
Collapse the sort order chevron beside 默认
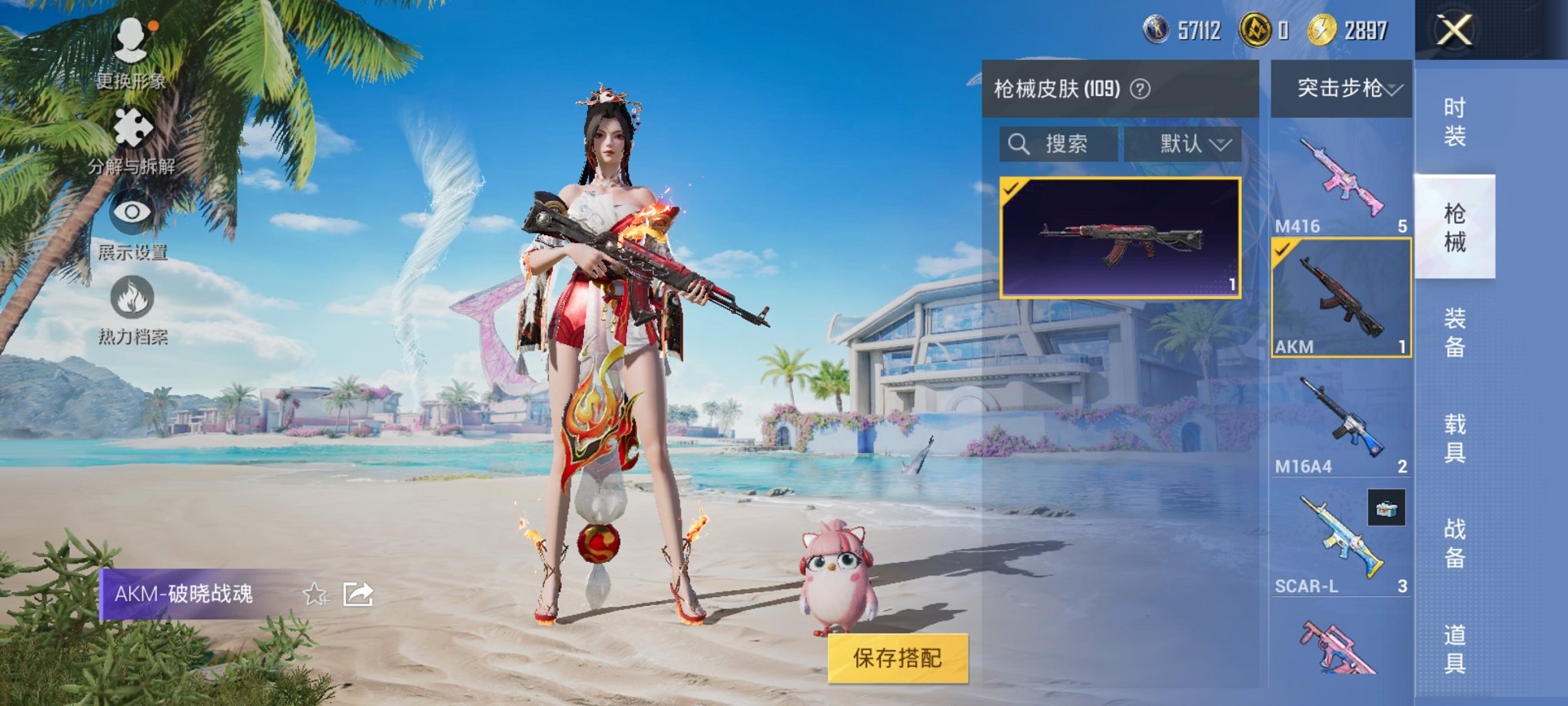coord(1222,145)
